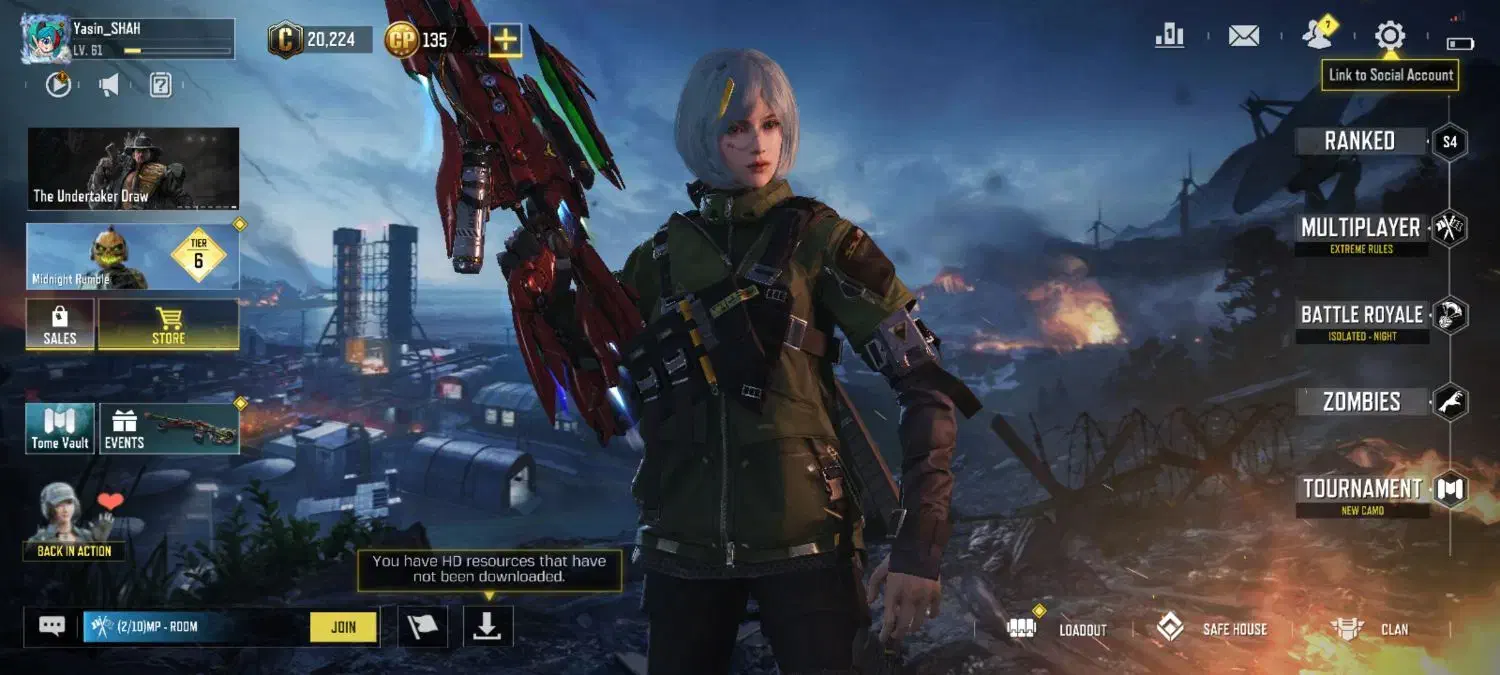Open Yasin_SHAH player profile
This screenshot has height=675, width=1500.
[x=127, y=40]
